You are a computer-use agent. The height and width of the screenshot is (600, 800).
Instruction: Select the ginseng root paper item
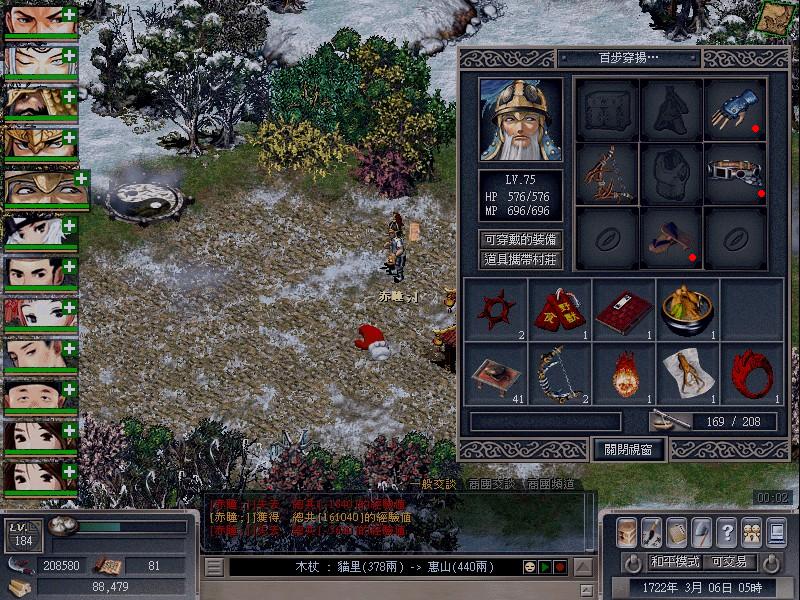[x=687, y=373]
